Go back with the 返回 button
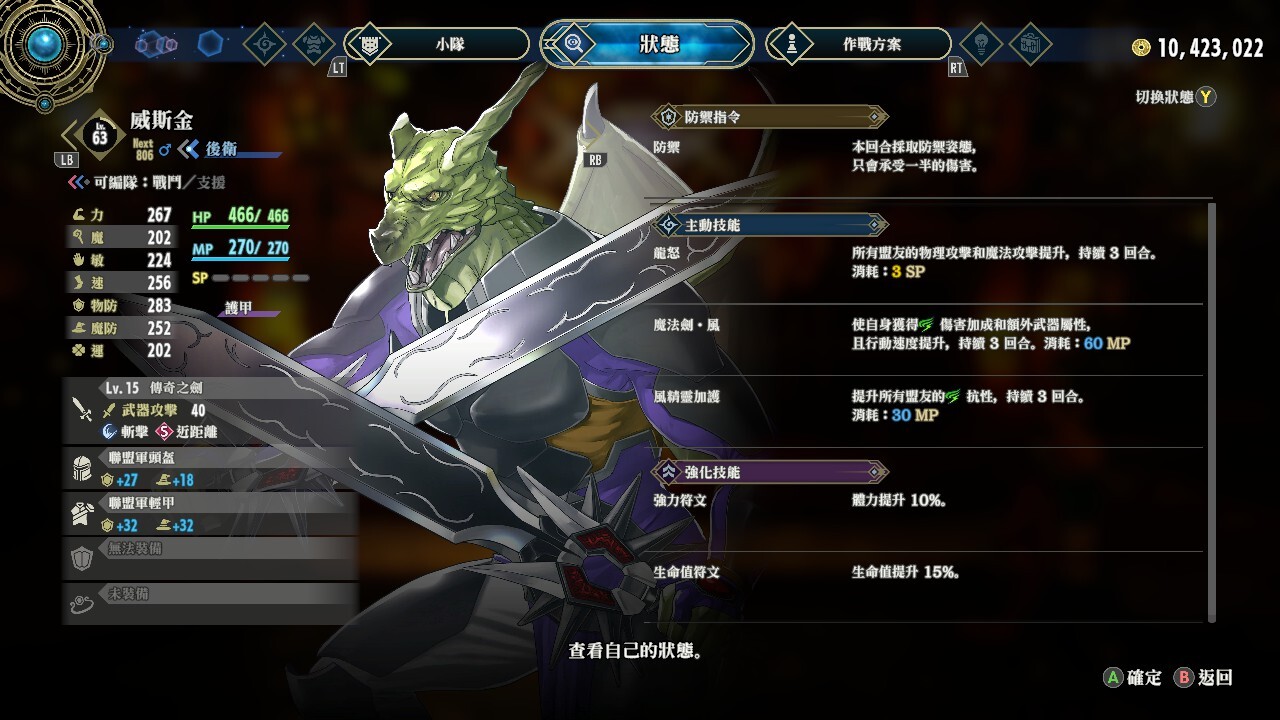This screenshot has width=1280, height=720. tap(1204, 677)
